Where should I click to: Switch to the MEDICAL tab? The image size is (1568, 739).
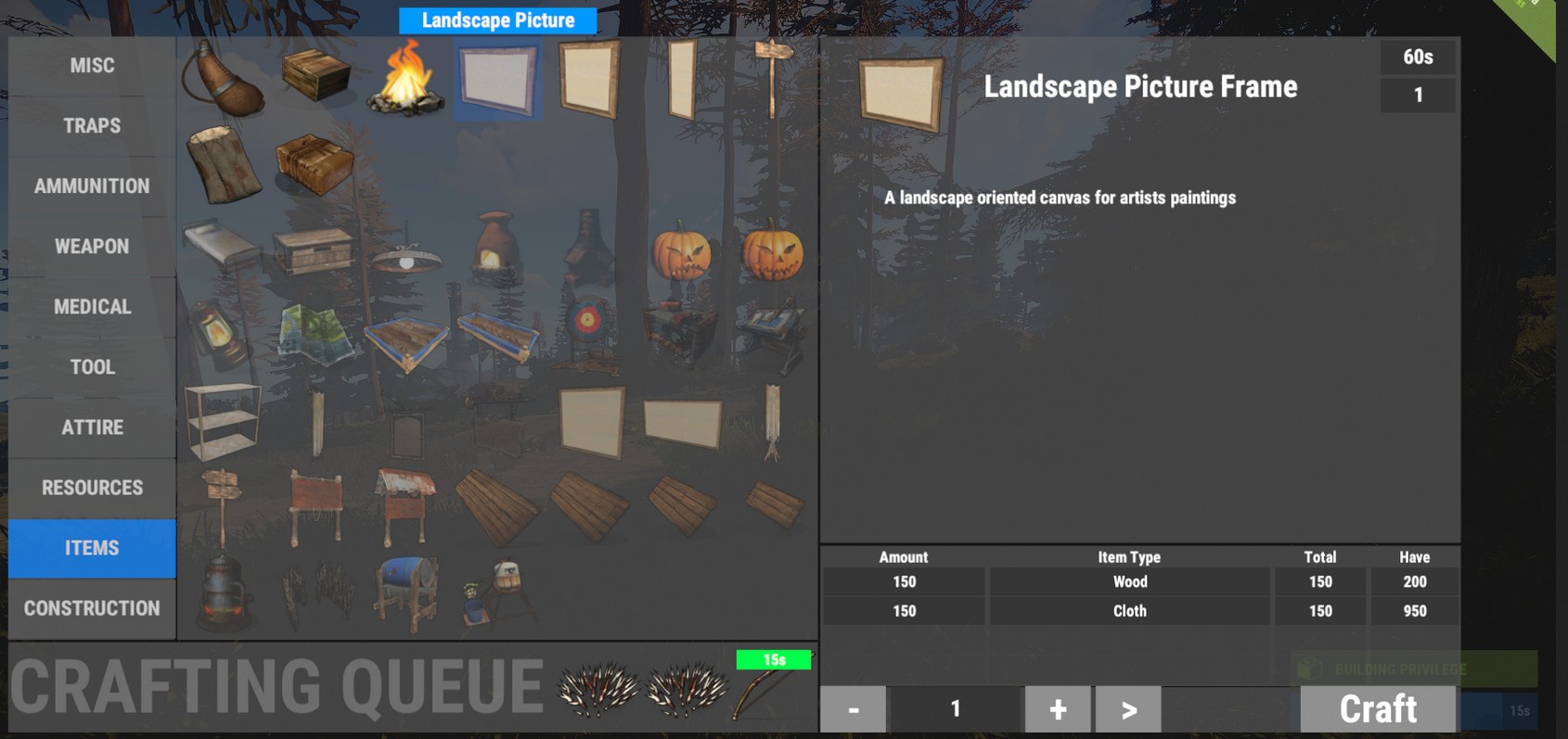[x=90, y=306]
